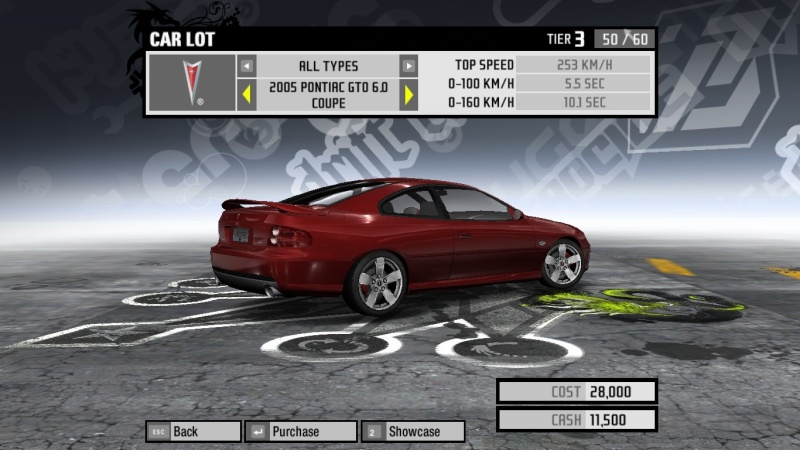Image resolution: width=800 pixels, height=450 pixels.
Task: Show next car with yellow right arrow
Action: click(x=408, y=95)
